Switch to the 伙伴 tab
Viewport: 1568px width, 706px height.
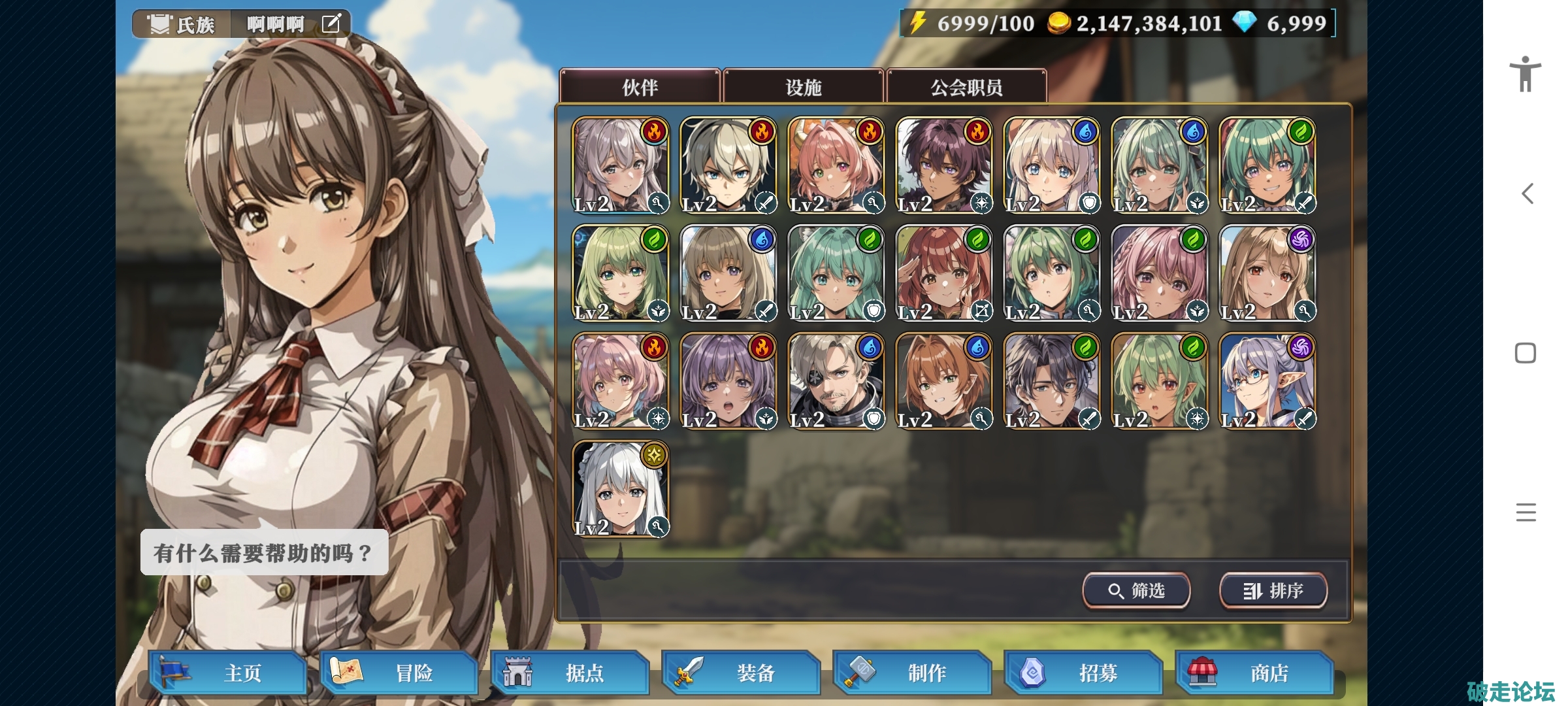click(640, 86)
